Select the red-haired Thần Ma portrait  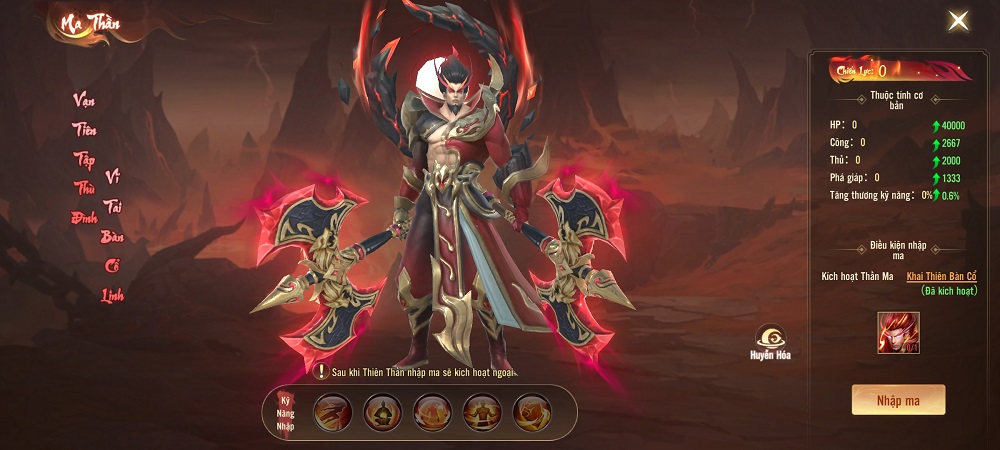tap(898, 333)
